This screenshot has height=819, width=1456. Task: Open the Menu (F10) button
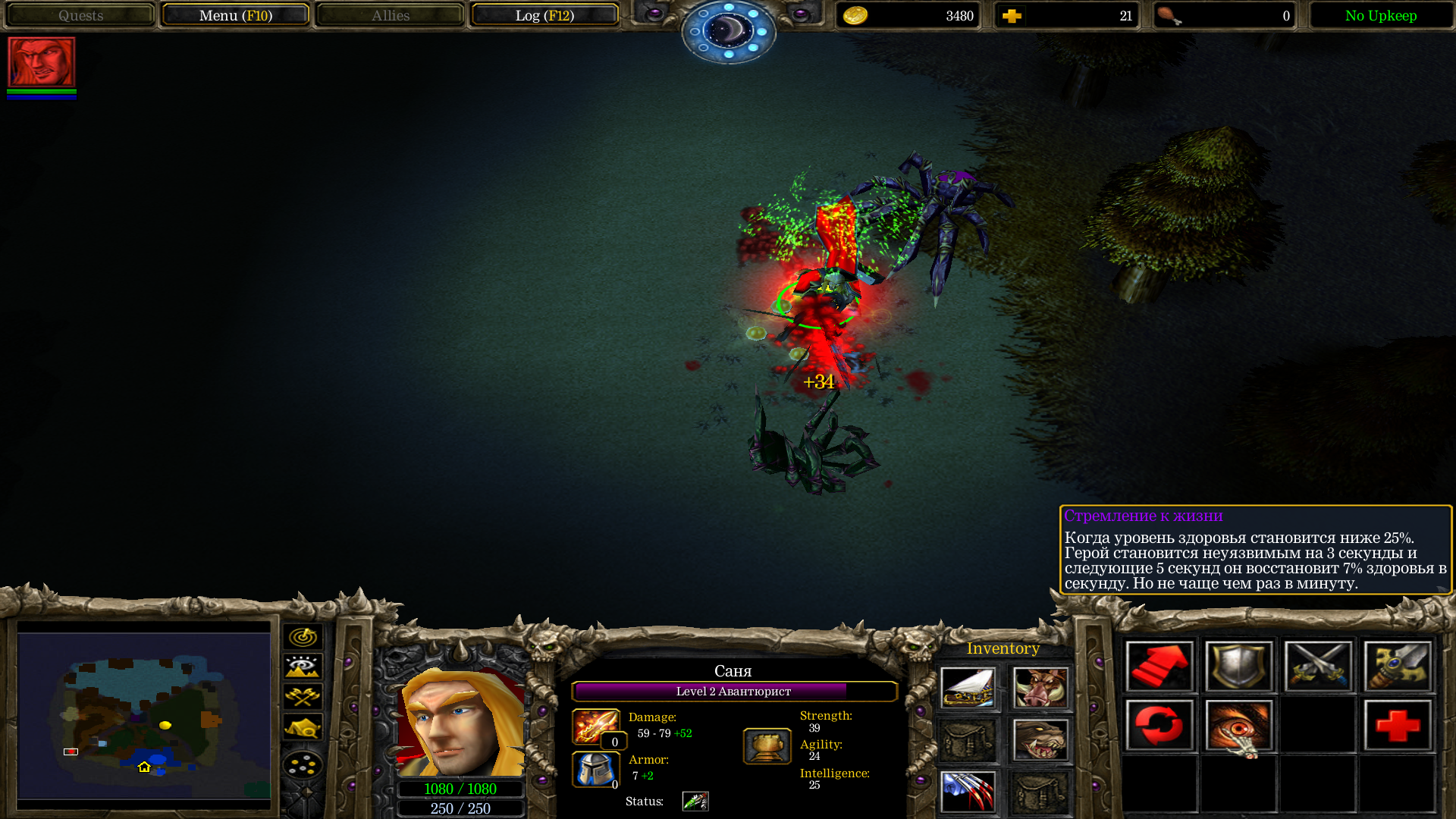[235, 15]
